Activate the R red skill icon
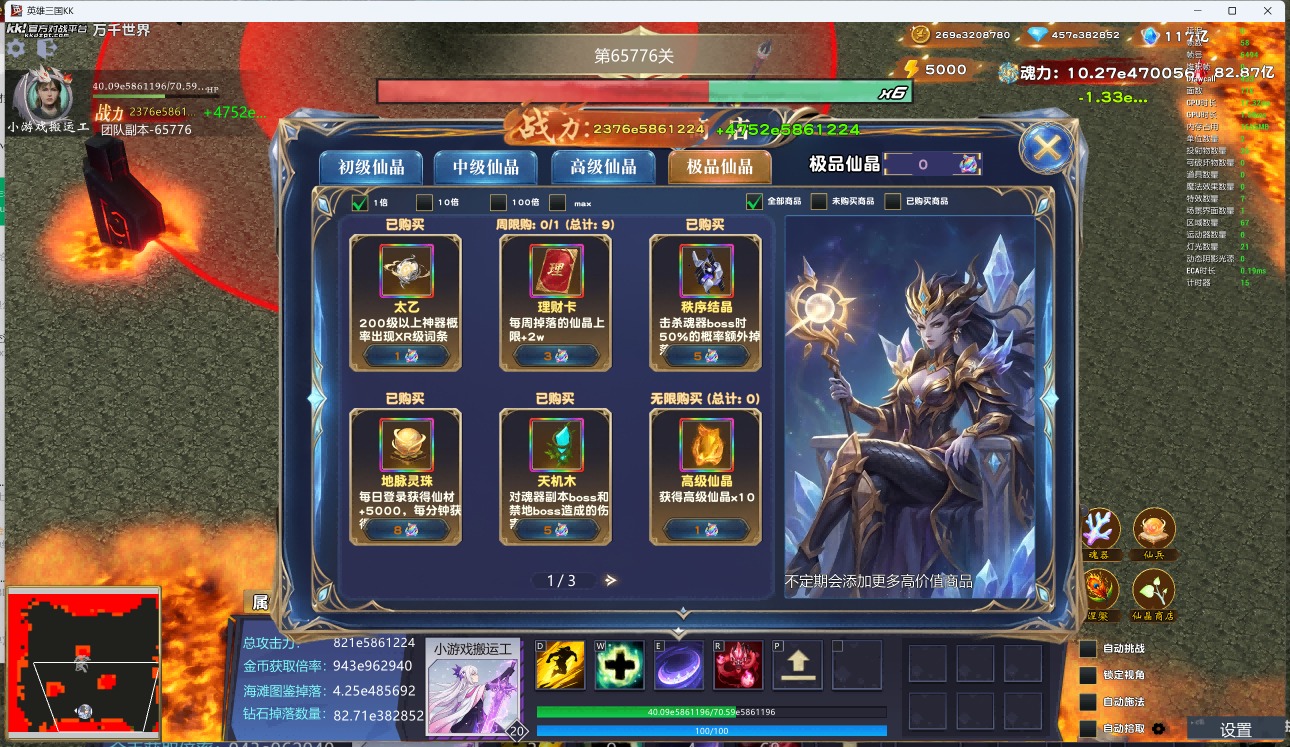This screenshot has height=747, width=1290. click(x=737, y=664)
